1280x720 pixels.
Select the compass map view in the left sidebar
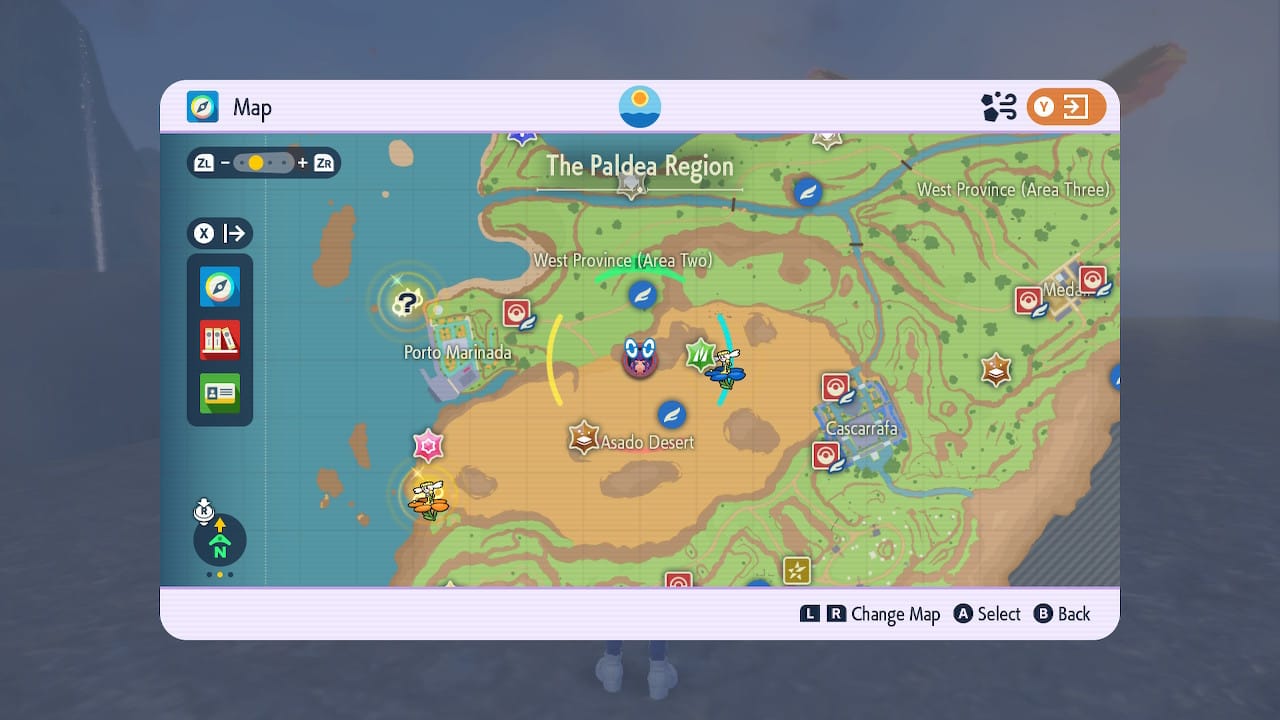point(219,287)
